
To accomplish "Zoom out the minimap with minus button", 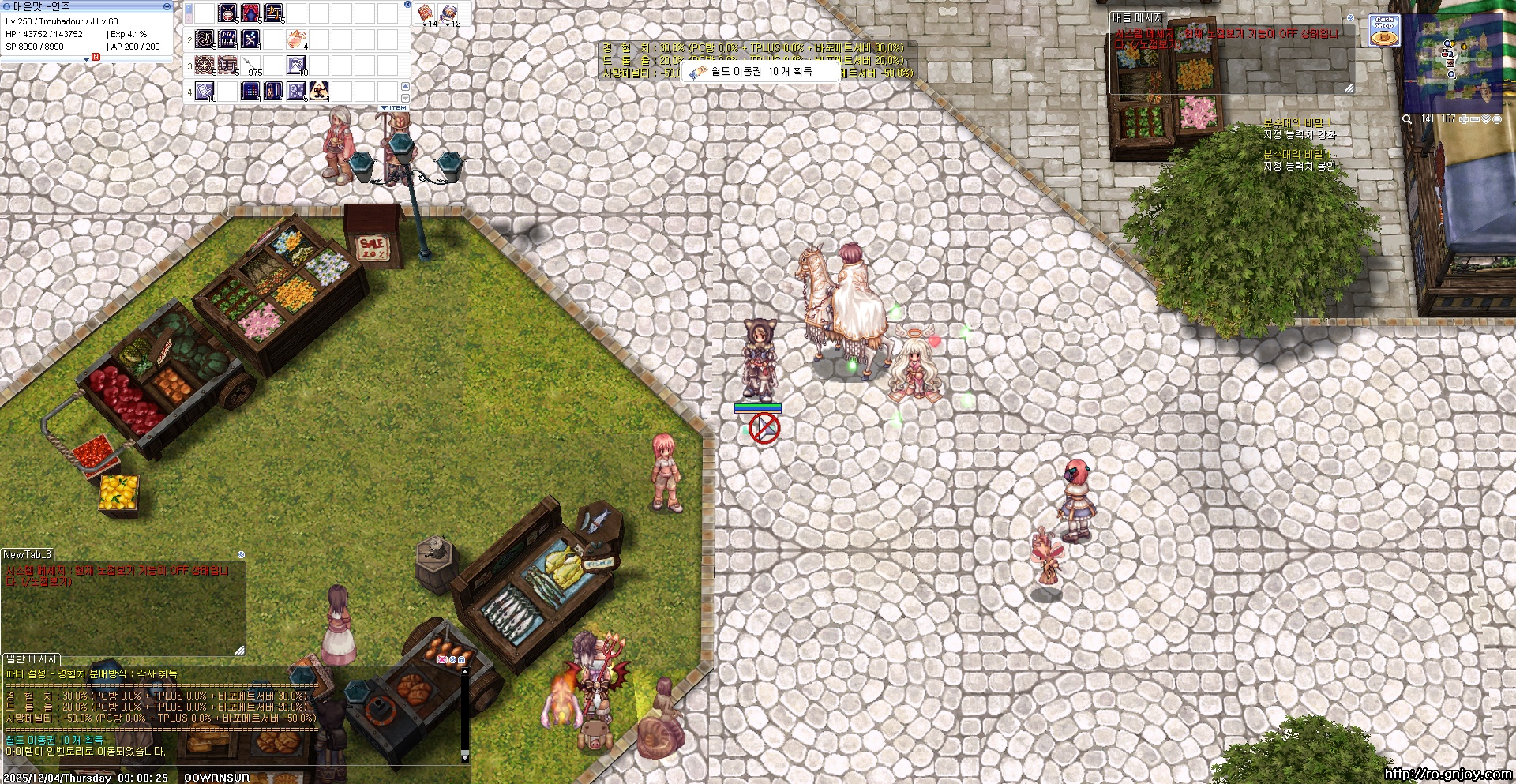I will (1475, 119).
